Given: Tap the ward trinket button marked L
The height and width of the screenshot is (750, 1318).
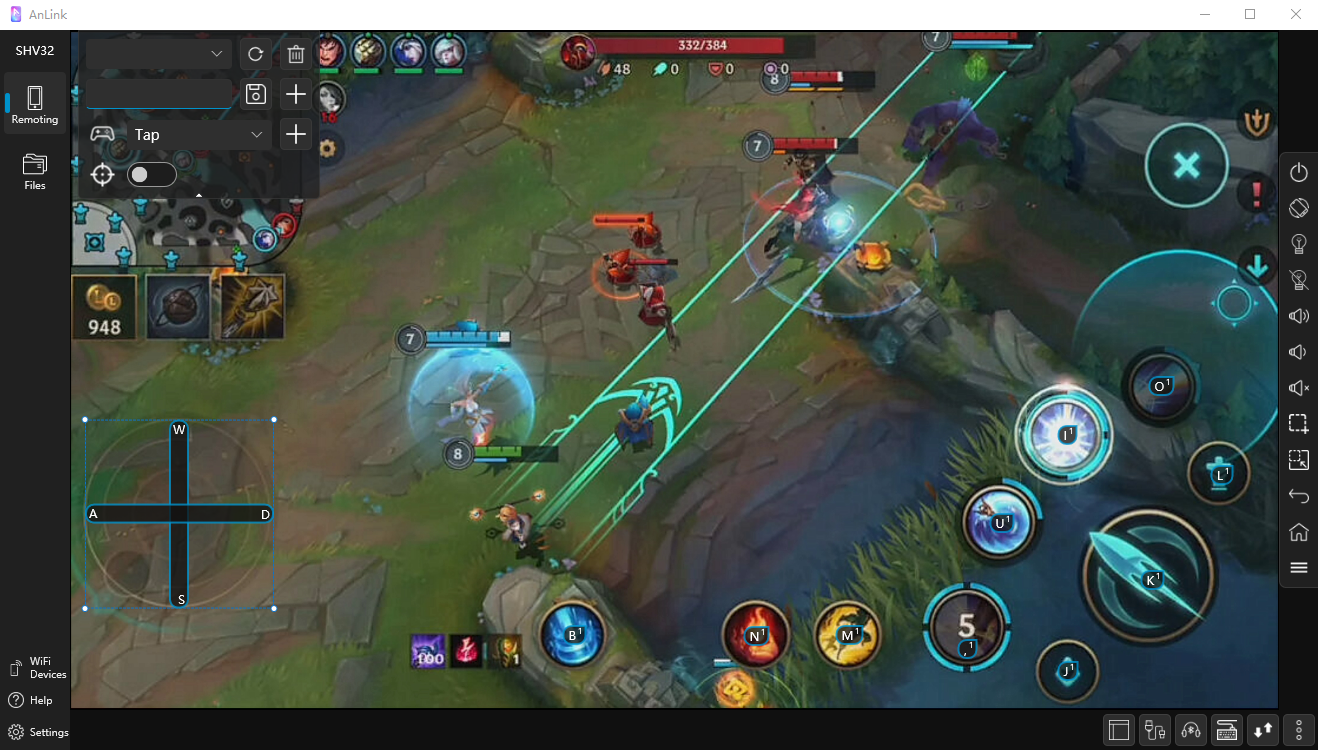Looking at the screenshot, I should pyautogui.click(x=1219, y=474).
